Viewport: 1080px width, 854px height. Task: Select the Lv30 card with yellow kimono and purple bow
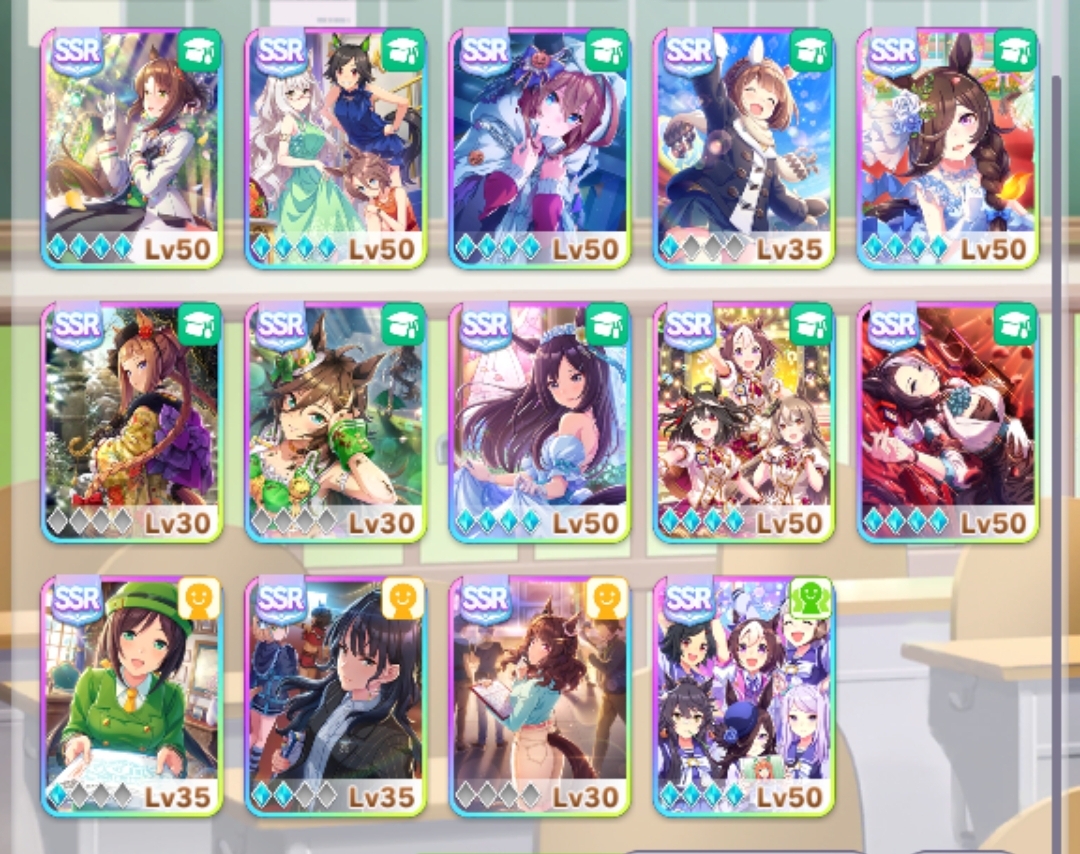tap(132, 422)
